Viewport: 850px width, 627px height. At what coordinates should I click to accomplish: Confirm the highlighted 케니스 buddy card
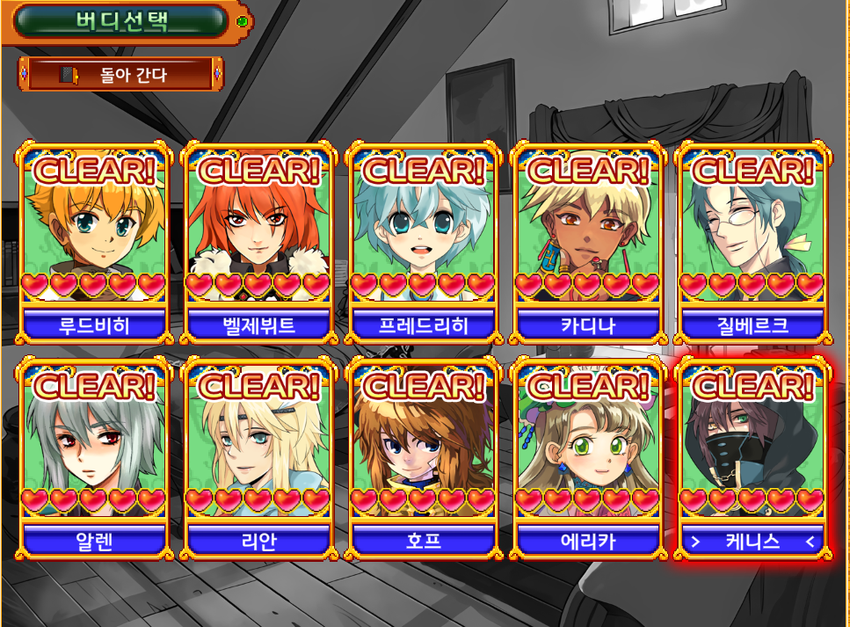[x=752, y=456]
